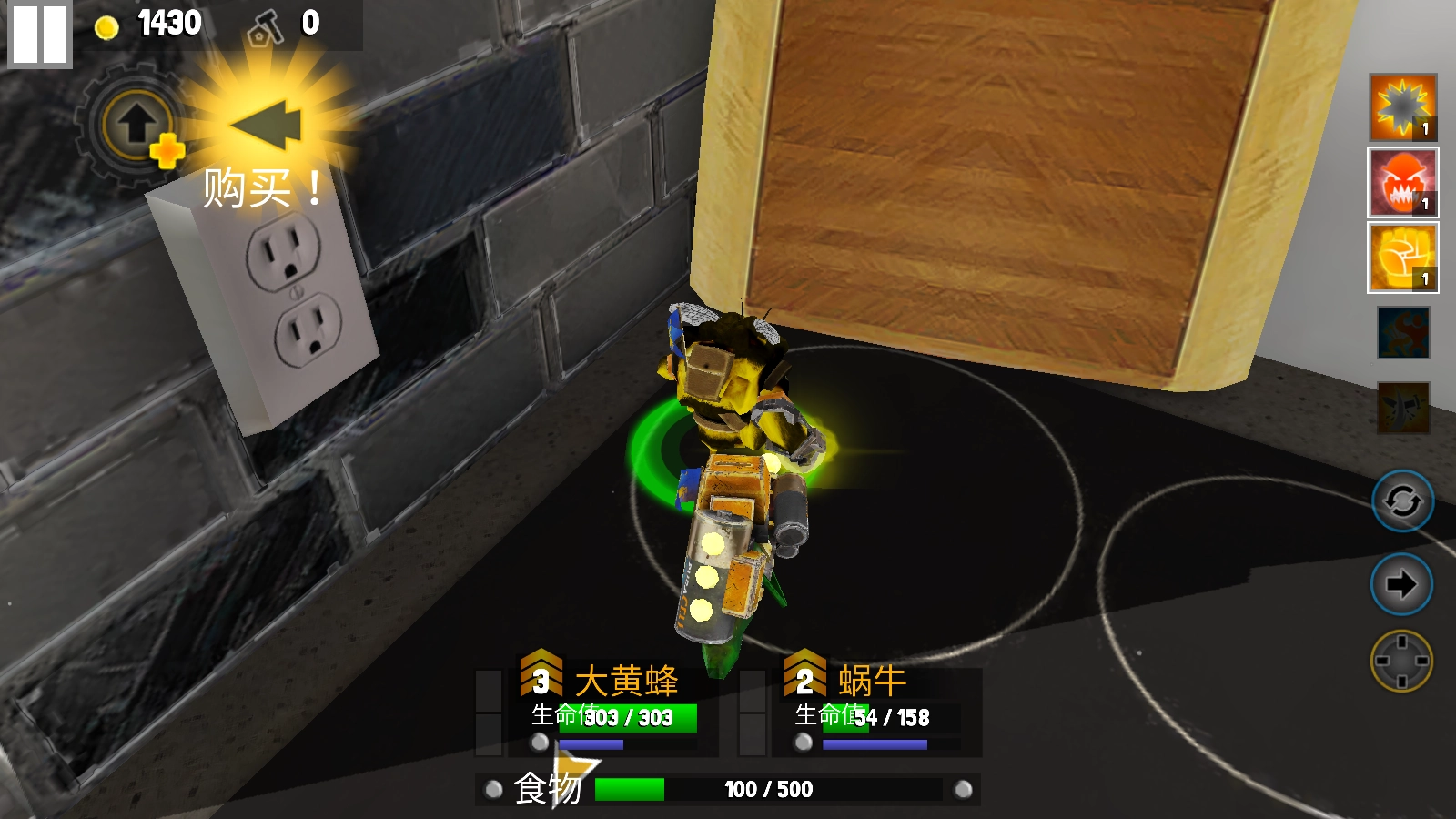1456x819 pixels.
Task: Click the bottom grayed skill icon with blades
Action: click(x=1401, y=403)
